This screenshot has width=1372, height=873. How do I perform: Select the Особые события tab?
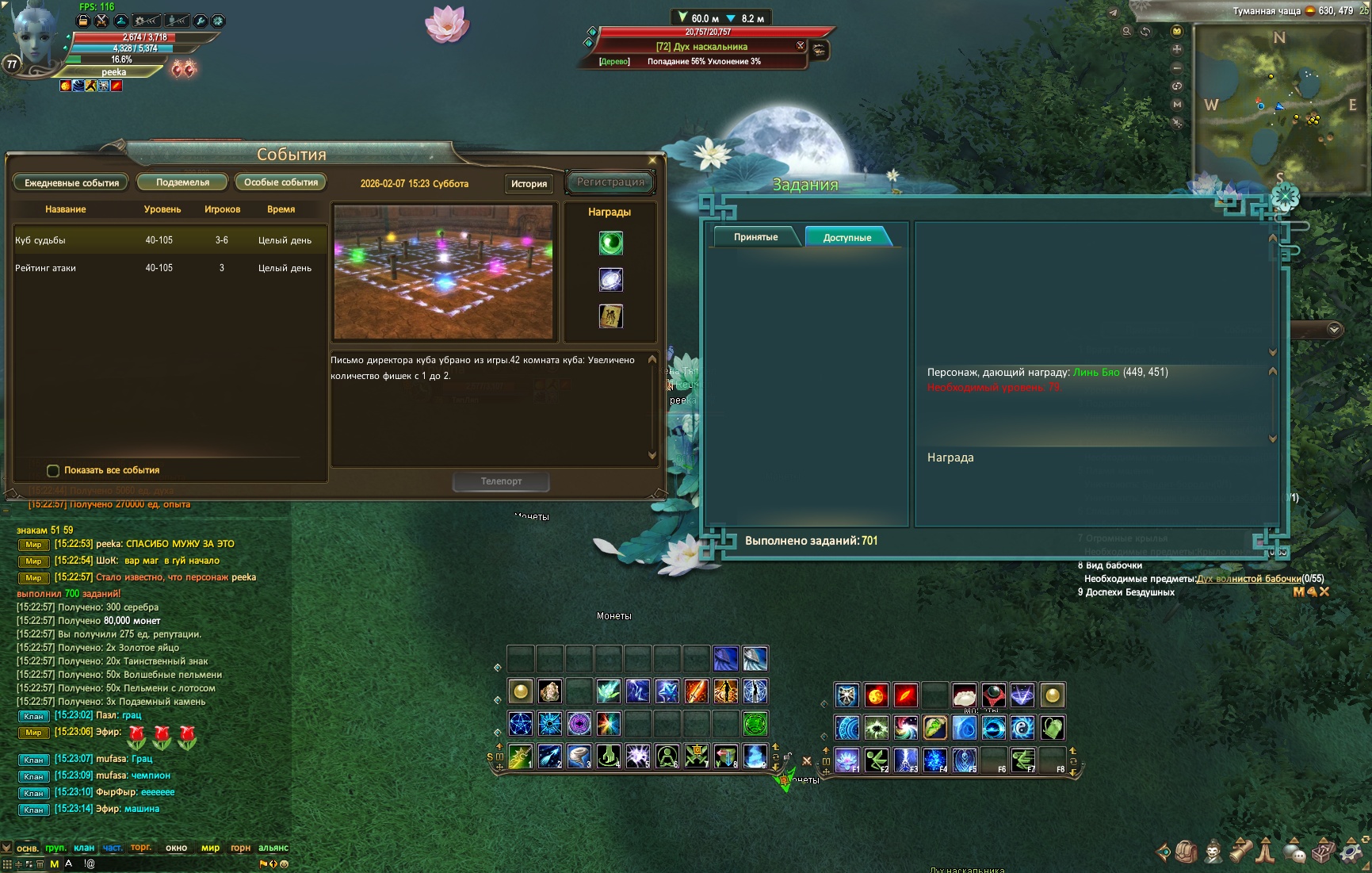point(281,182)
